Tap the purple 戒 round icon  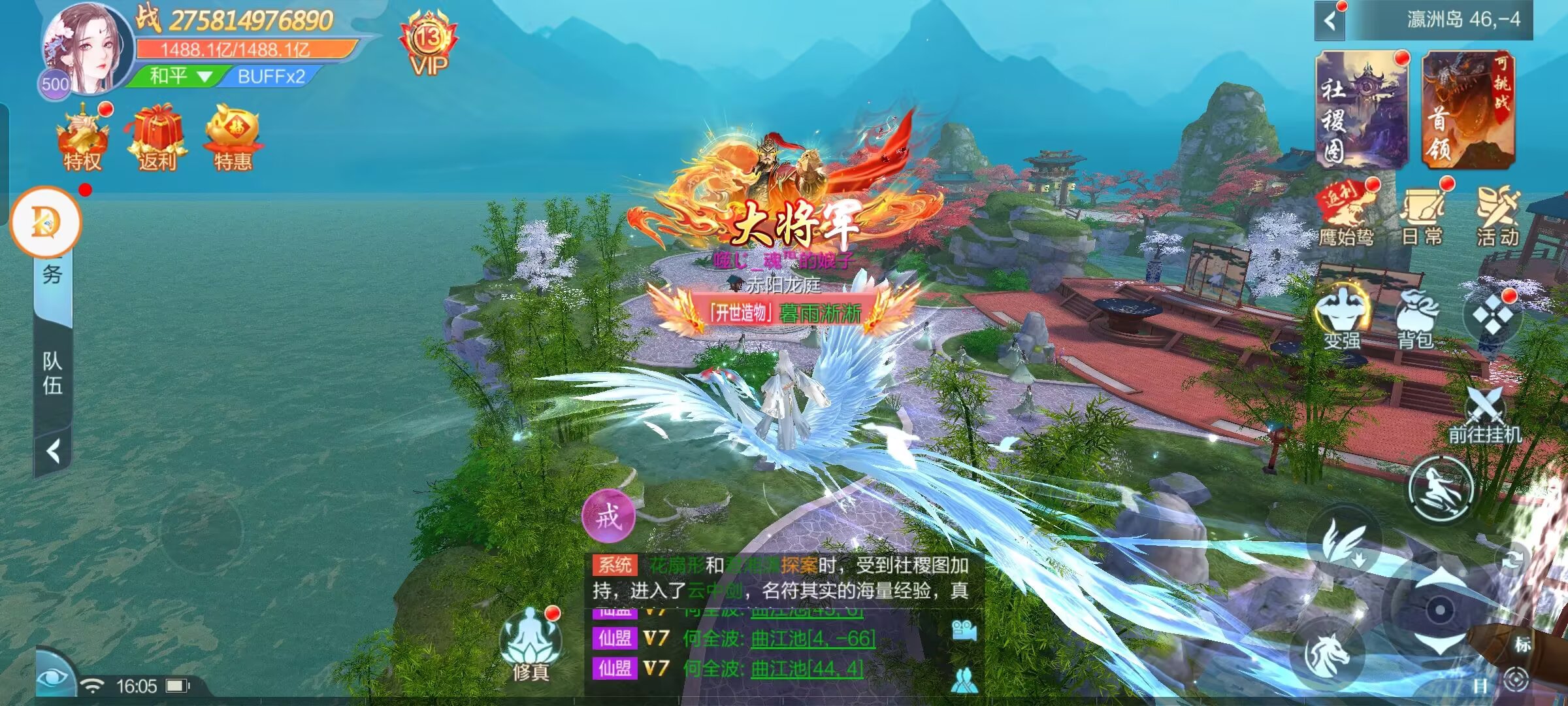click(609, 516)
